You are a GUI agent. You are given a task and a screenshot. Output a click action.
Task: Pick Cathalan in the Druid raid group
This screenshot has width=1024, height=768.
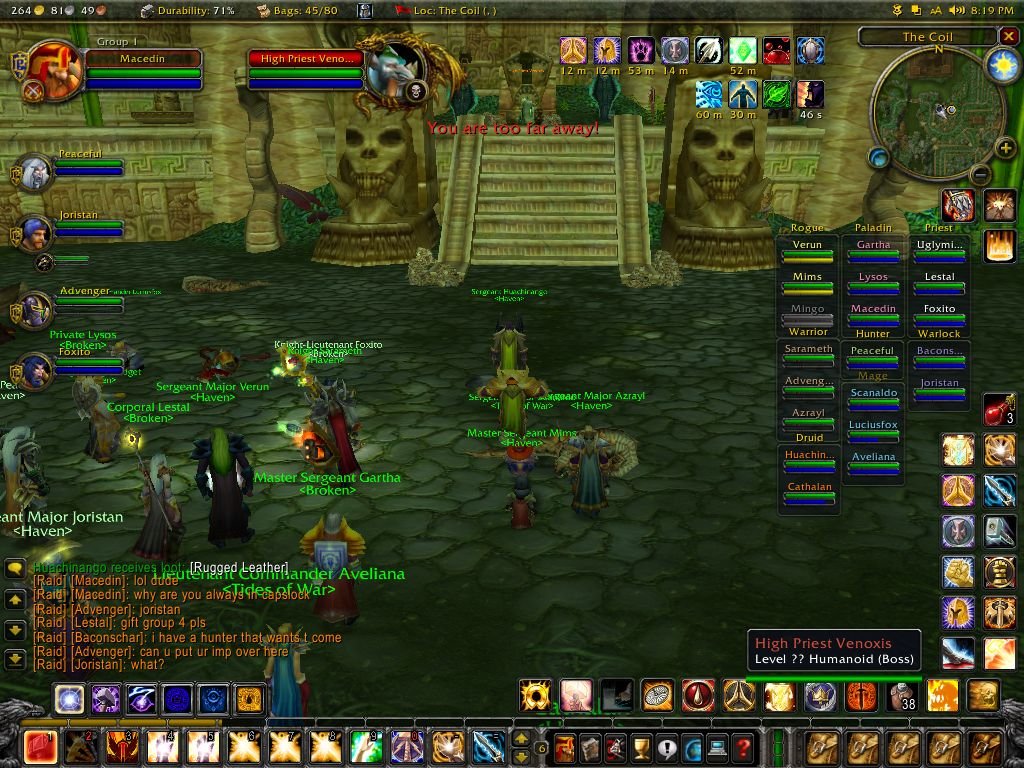[809, 492]
